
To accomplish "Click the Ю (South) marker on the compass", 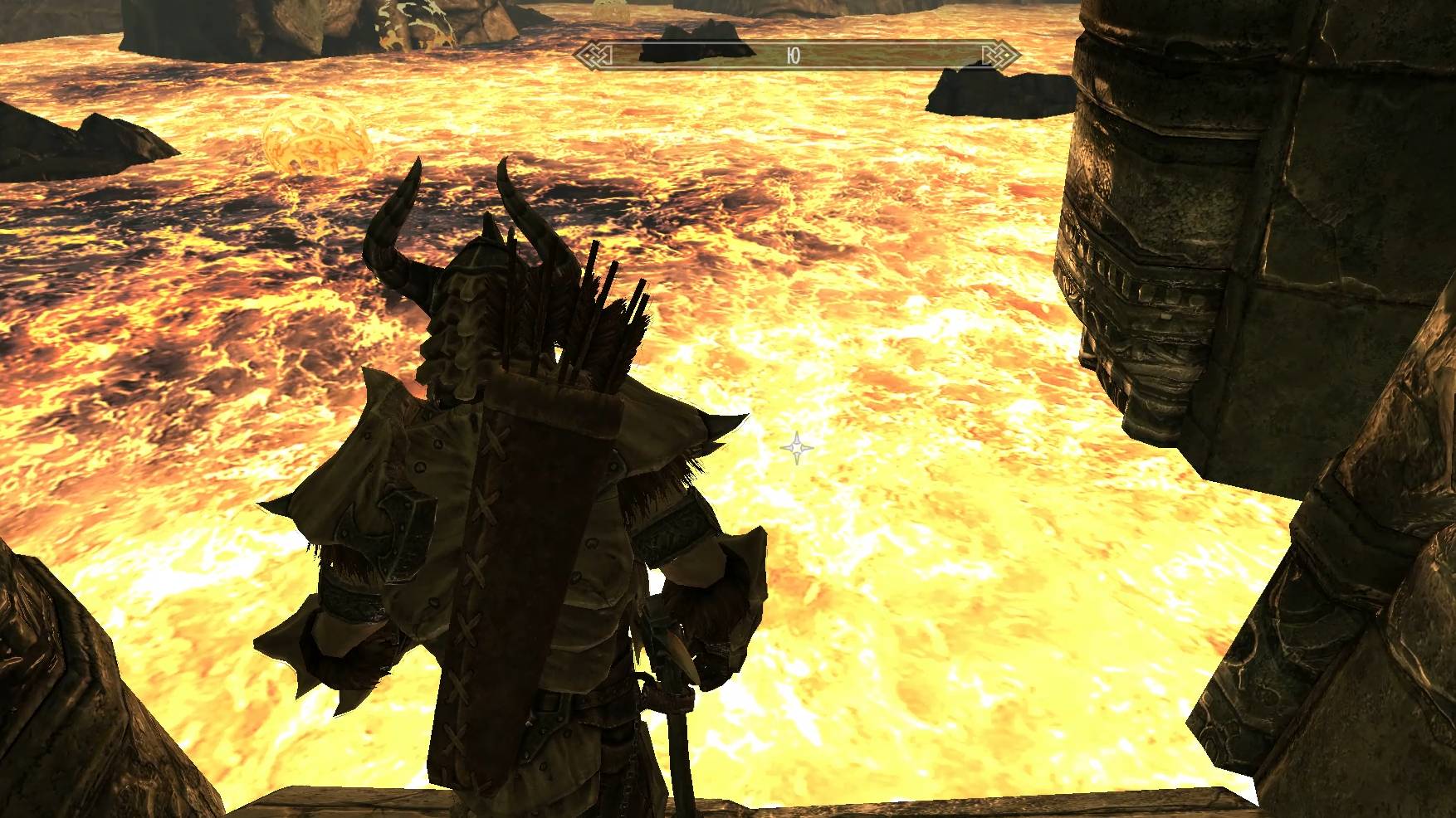I will point(794,51).
